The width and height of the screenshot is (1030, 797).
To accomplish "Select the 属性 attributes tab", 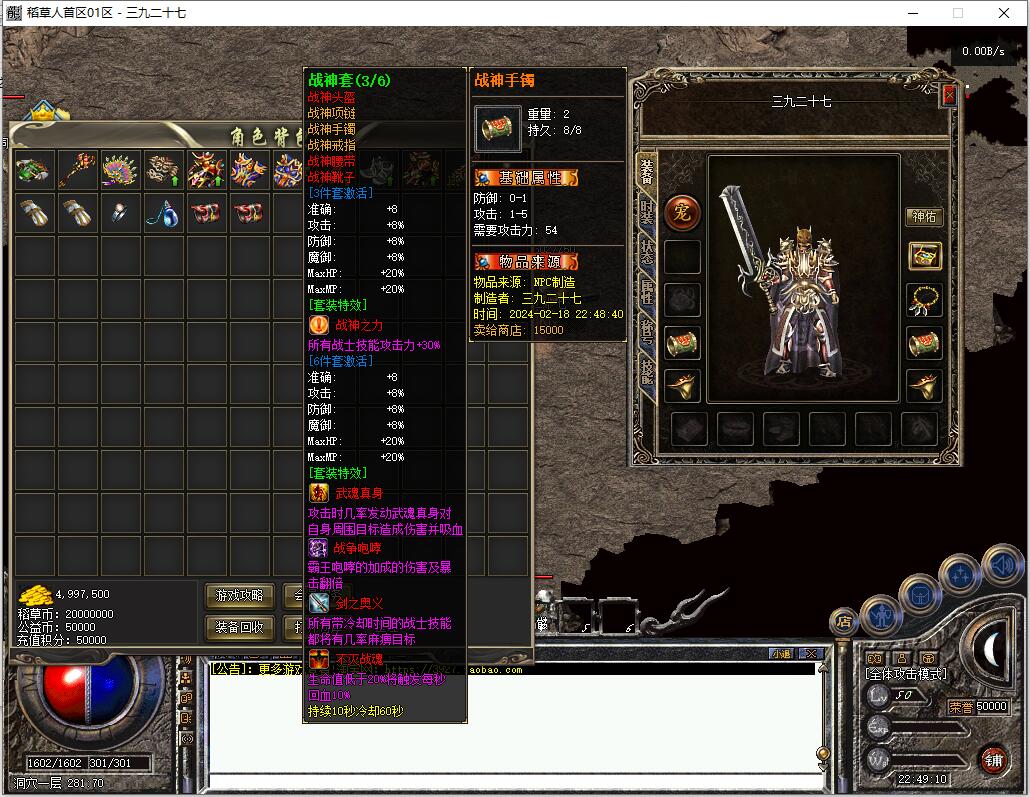I will pyautogui.click(x=647, y=294).
